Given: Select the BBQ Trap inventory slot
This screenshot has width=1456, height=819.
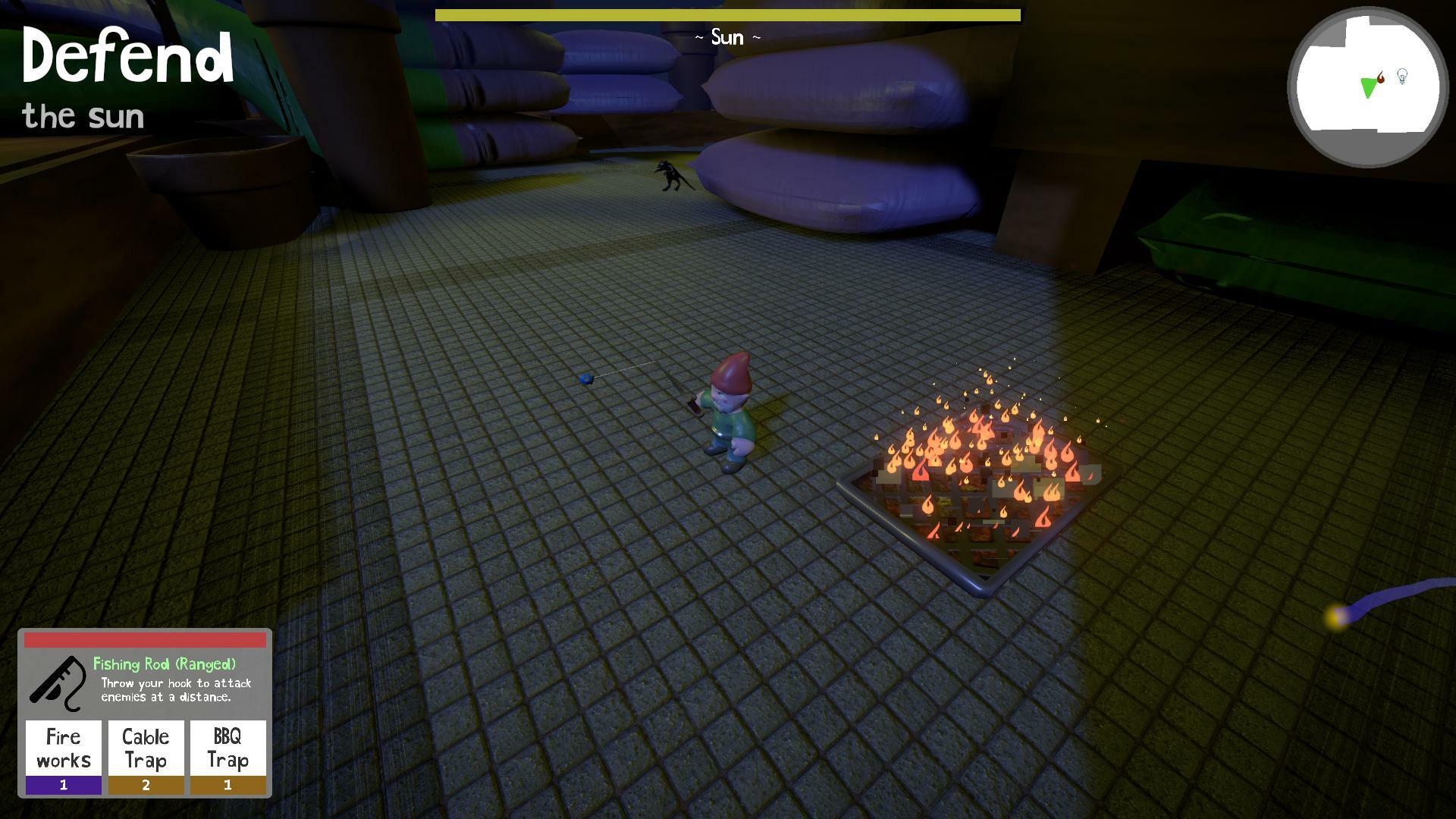Looking at the screenshot, I should pyautogui.click(x=227, y=747).
